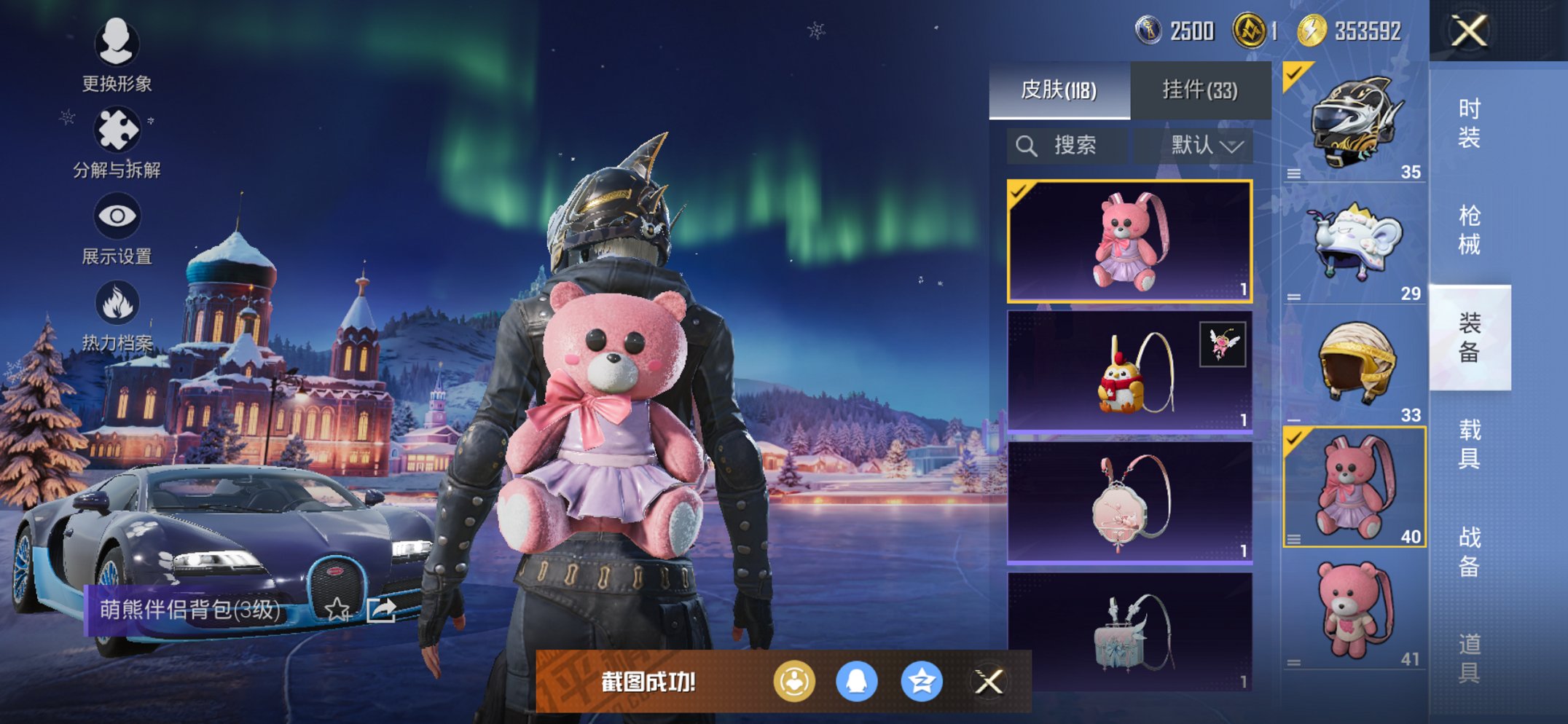1568x724 pixels.
Task: Open the 枪械 firearms category
Action: click(1469, 230)
